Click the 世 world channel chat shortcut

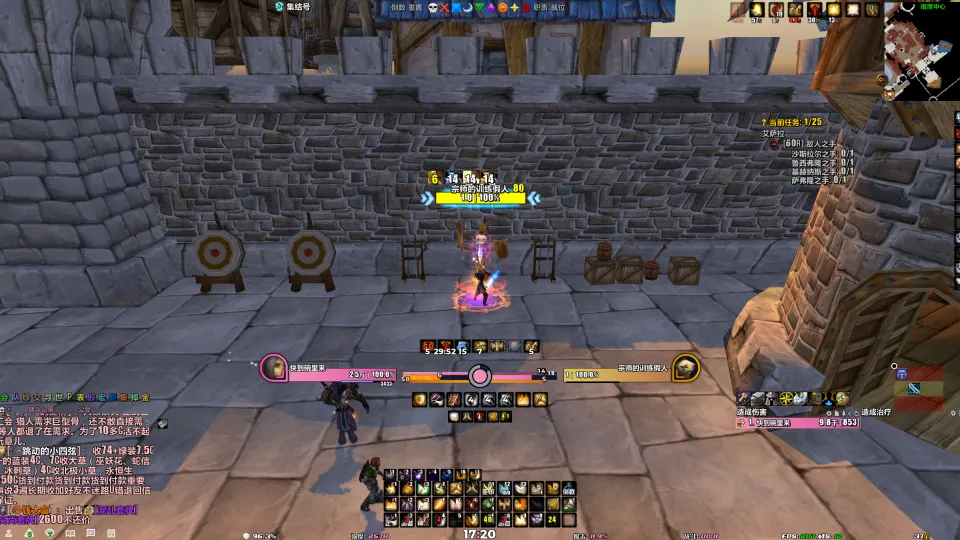[x=62, y=398]
